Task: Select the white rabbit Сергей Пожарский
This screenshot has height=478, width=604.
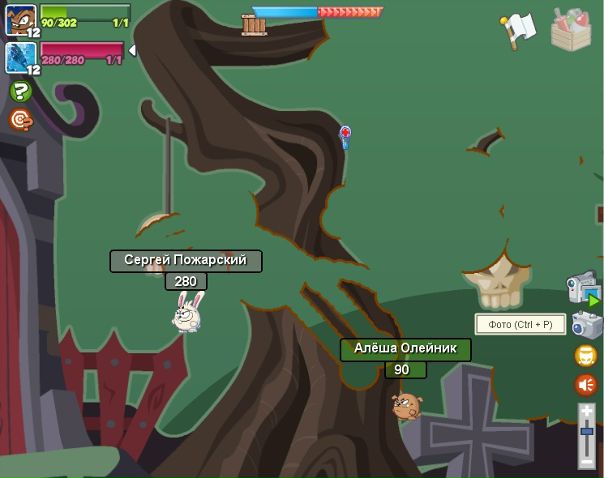Action: coord(186,312)
